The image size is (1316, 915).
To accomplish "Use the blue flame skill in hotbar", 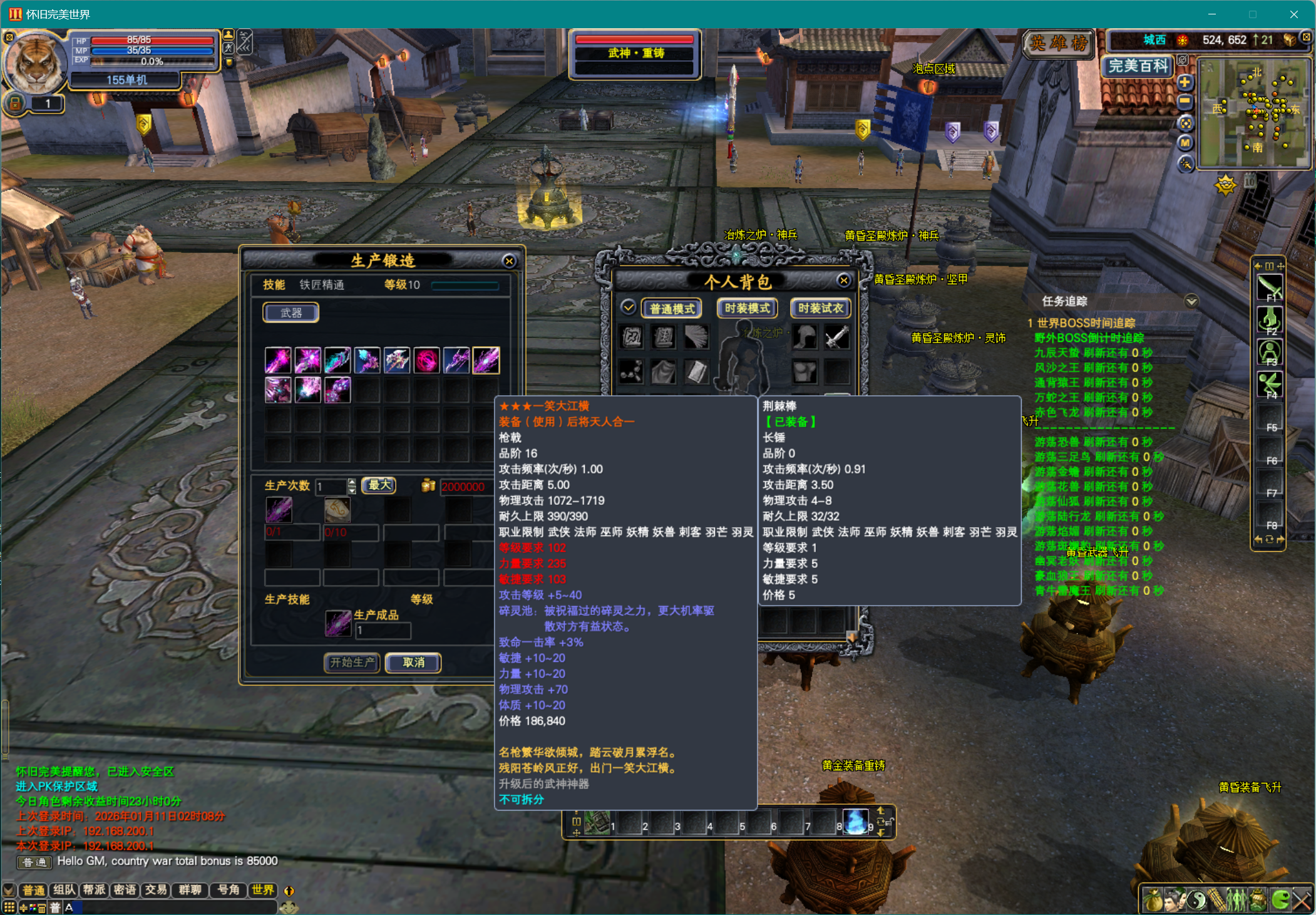I will point(855,822).
